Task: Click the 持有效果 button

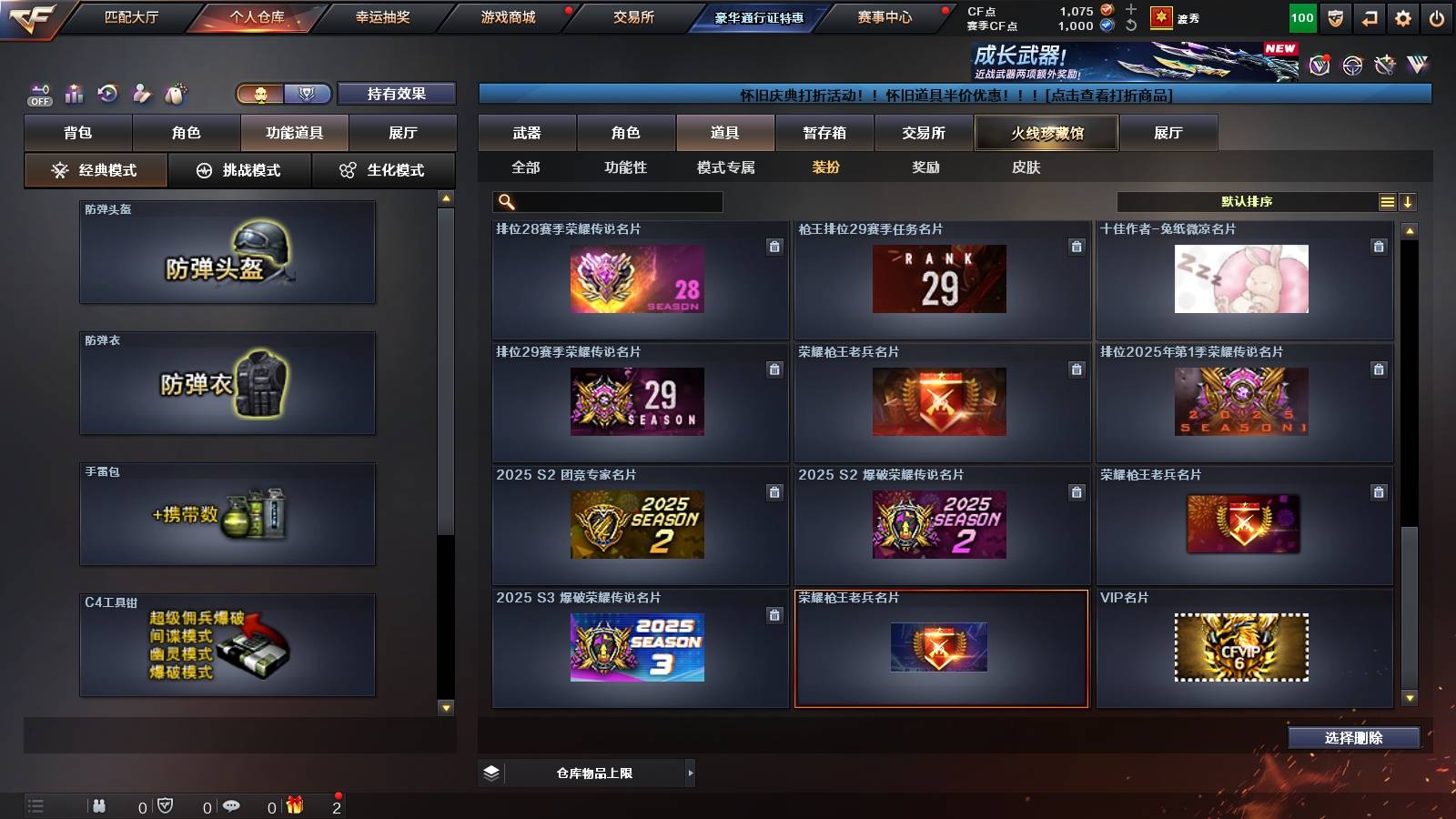Action: click(396, 93)
